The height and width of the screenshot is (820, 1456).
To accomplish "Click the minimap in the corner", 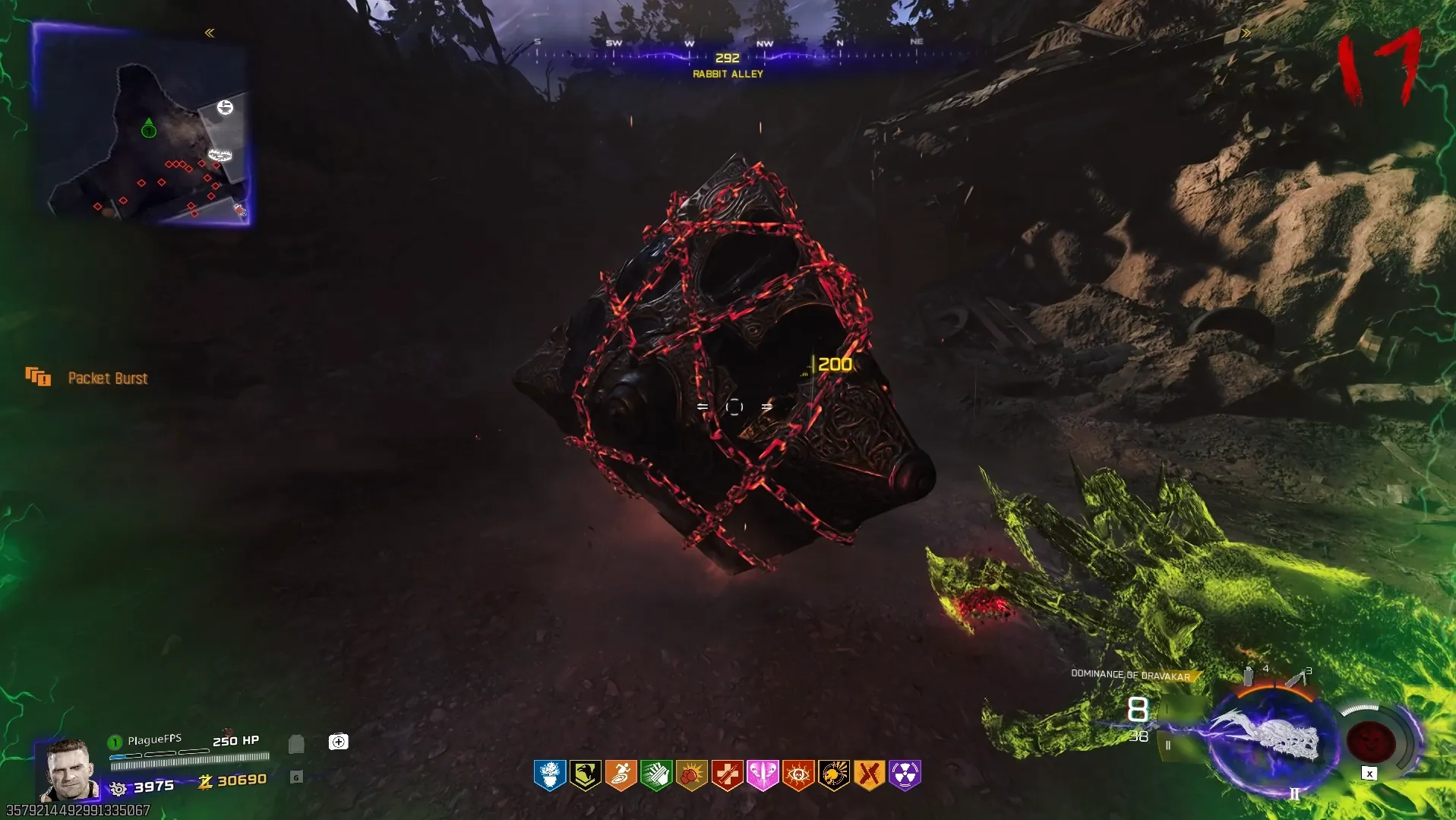I will pos(143,125).
